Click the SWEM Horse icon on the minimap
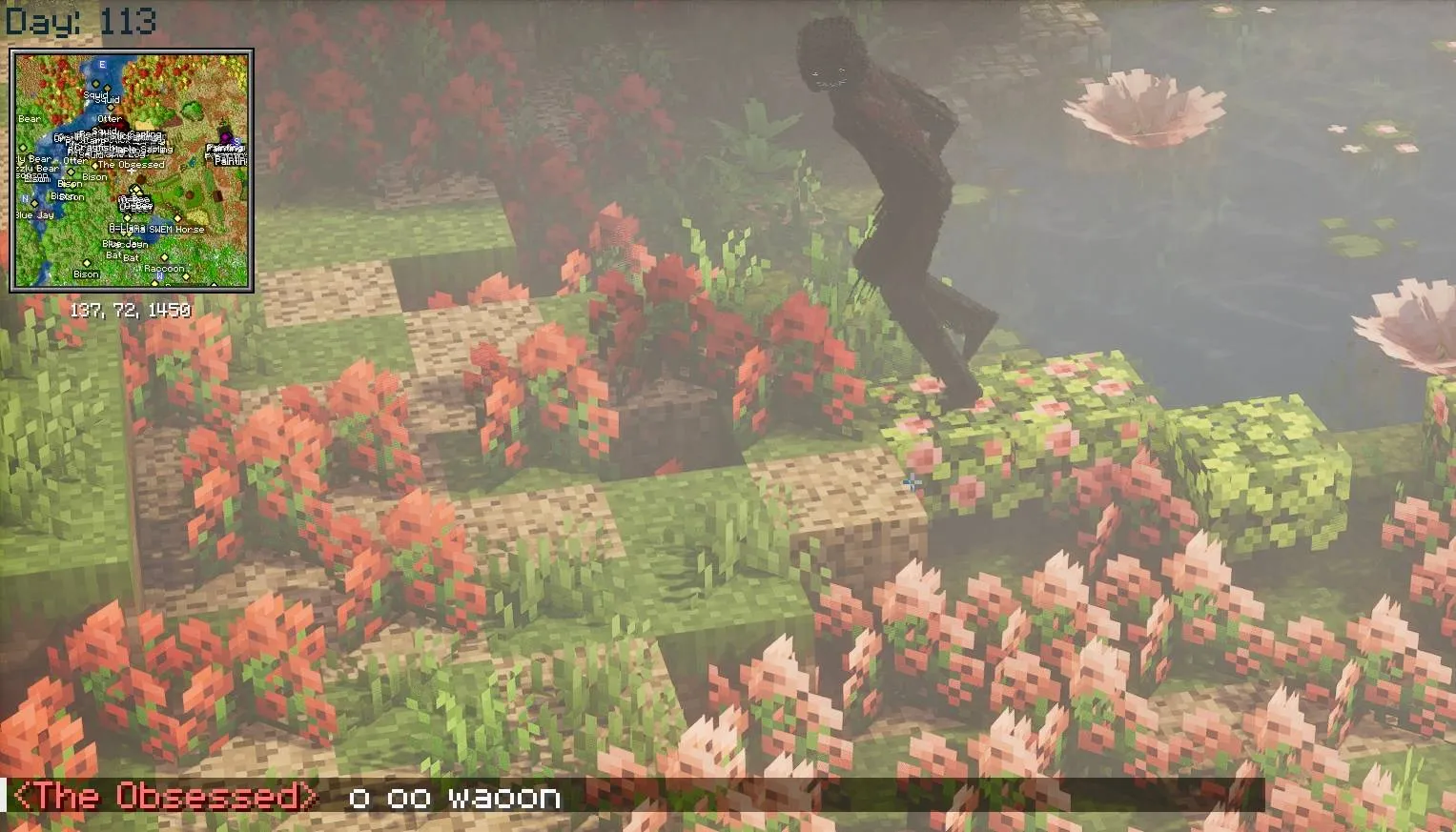 click(x=178, y=219)
